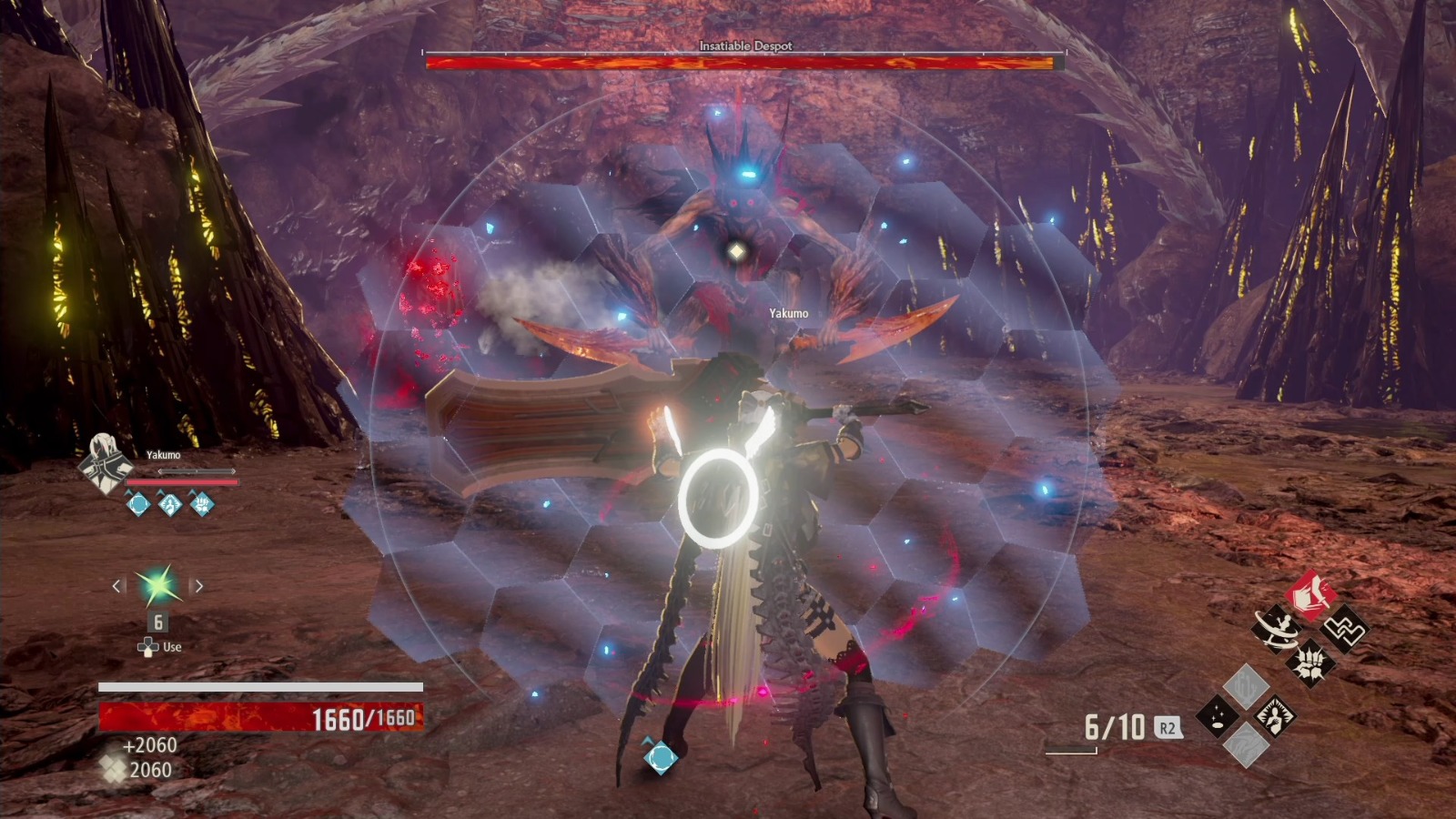Trigger the interlocking chain gift

[x=1343, y=629]
